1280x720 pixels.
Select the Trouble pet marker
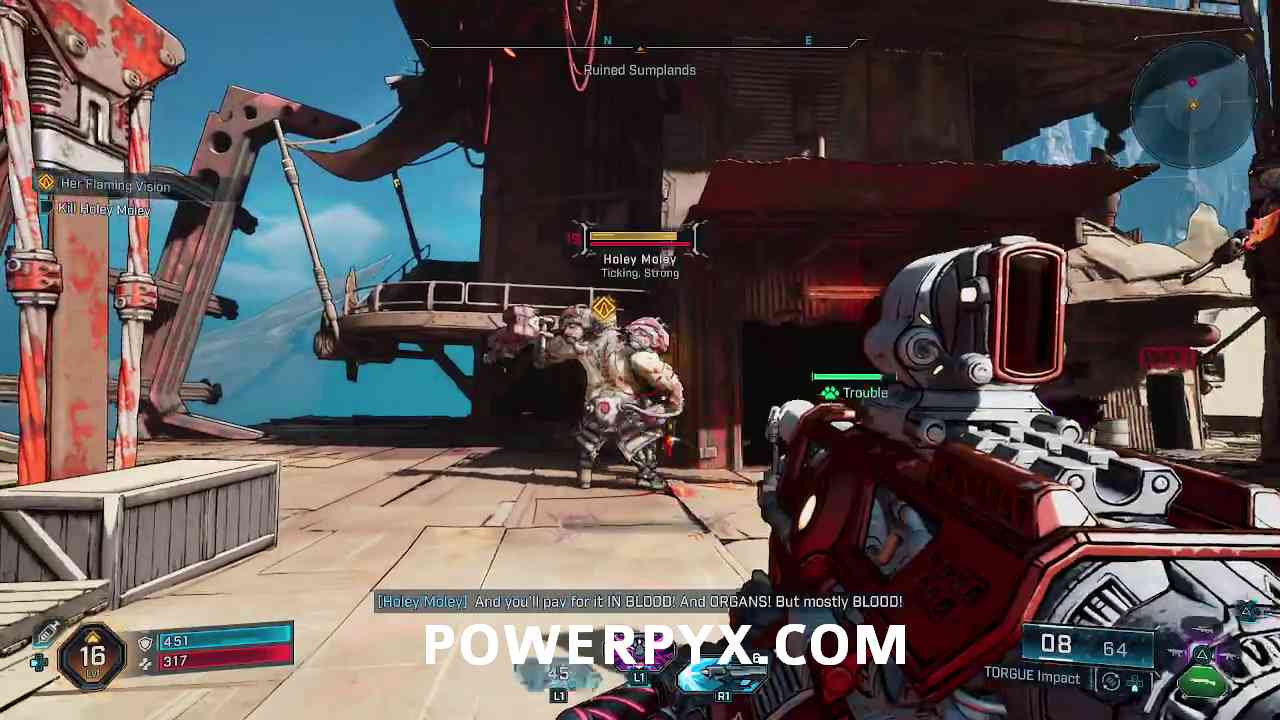coord(854,393)
